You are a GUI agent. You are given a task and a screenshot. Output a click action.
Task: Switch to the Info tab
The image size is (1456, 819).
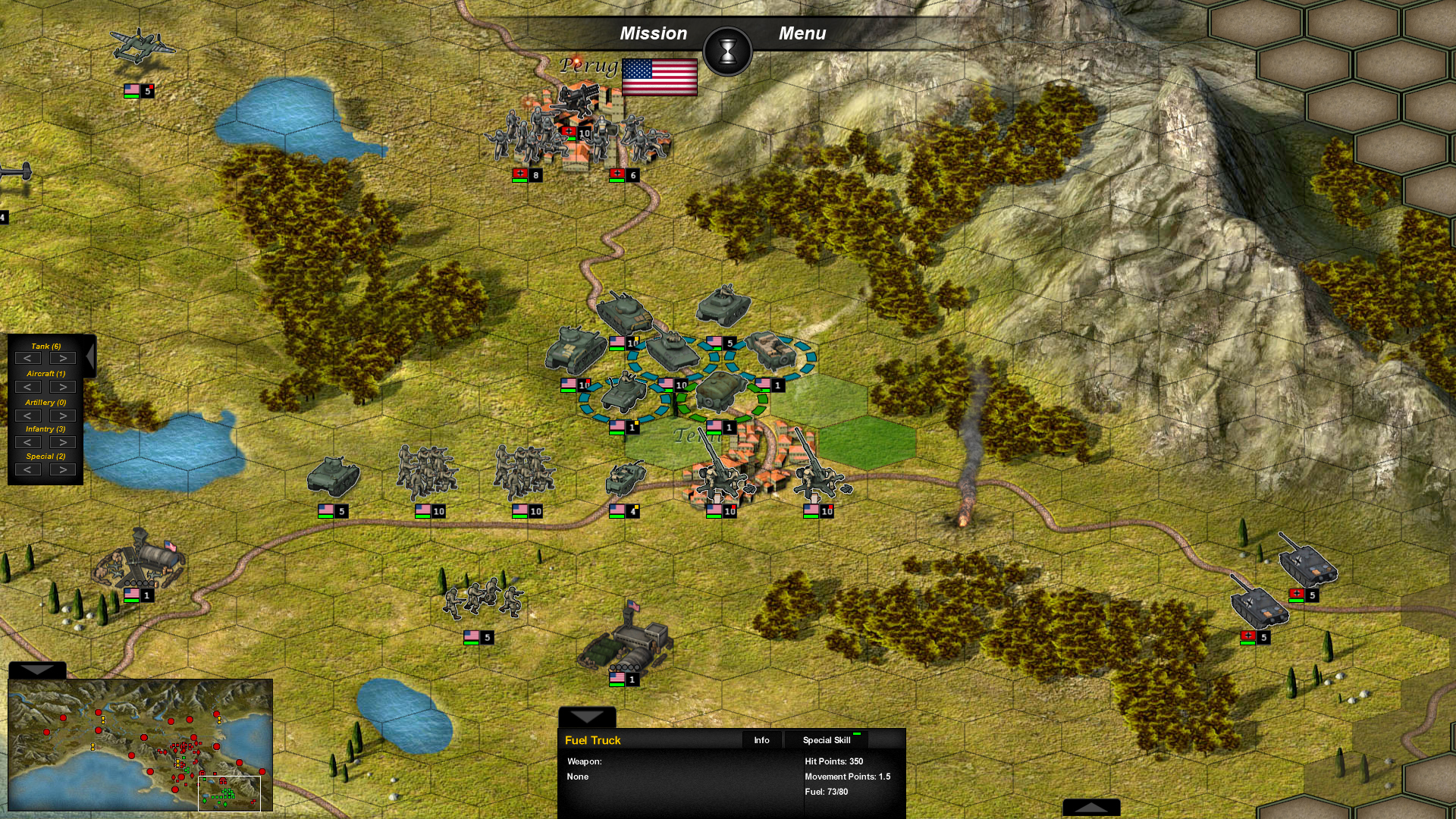[x=761, y=740]
